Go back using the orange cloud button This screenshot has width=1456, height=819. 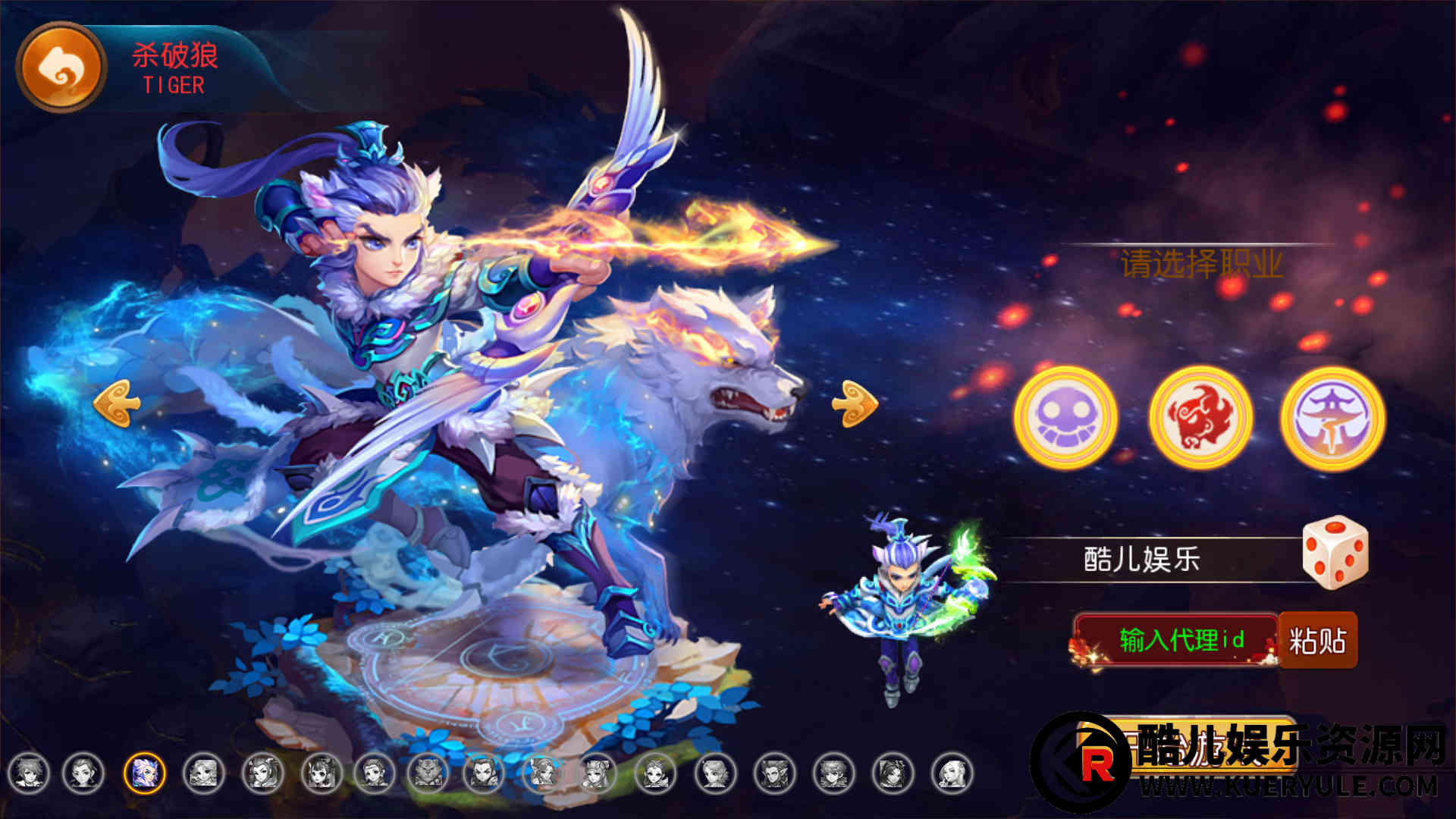coord(61,67)
